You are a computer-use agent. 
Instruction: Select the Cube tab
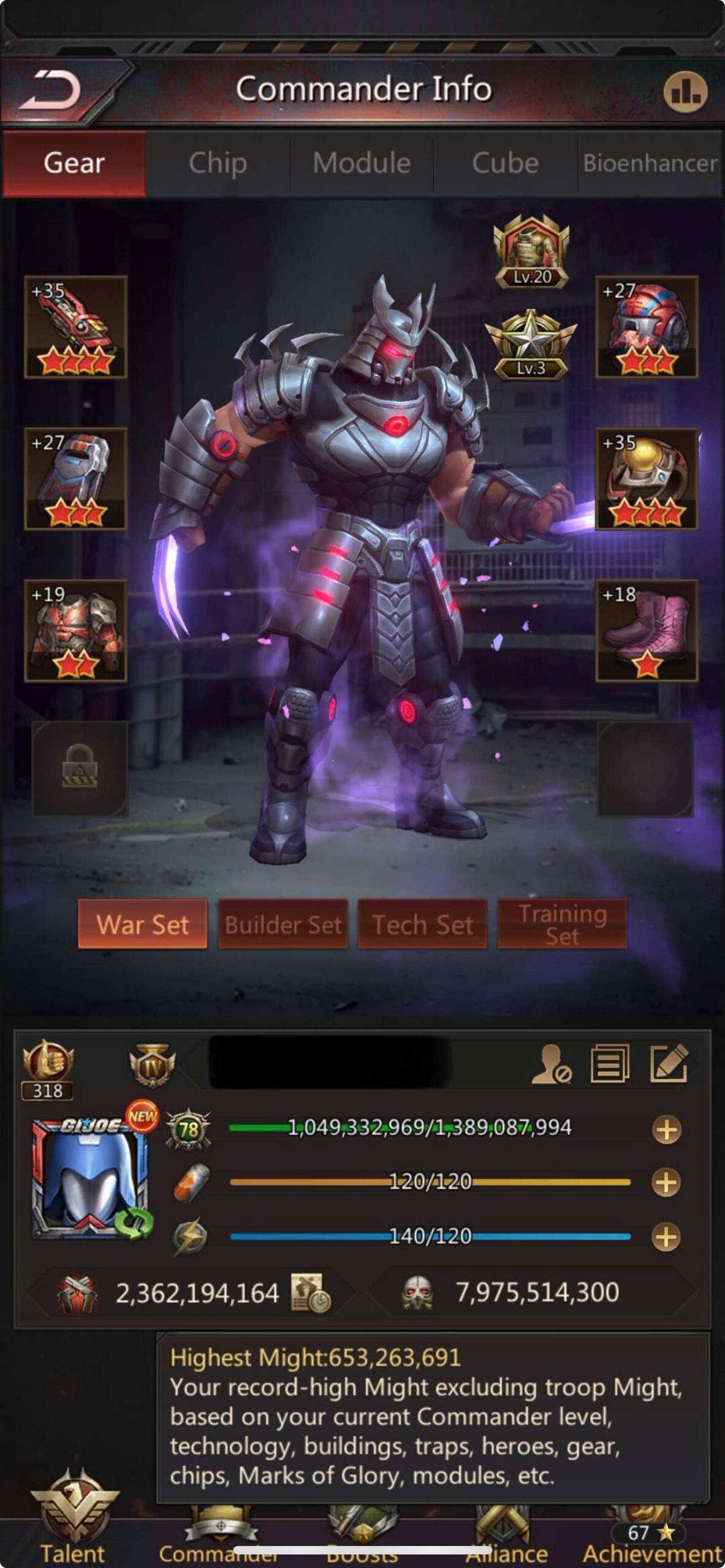click(505, 164)
